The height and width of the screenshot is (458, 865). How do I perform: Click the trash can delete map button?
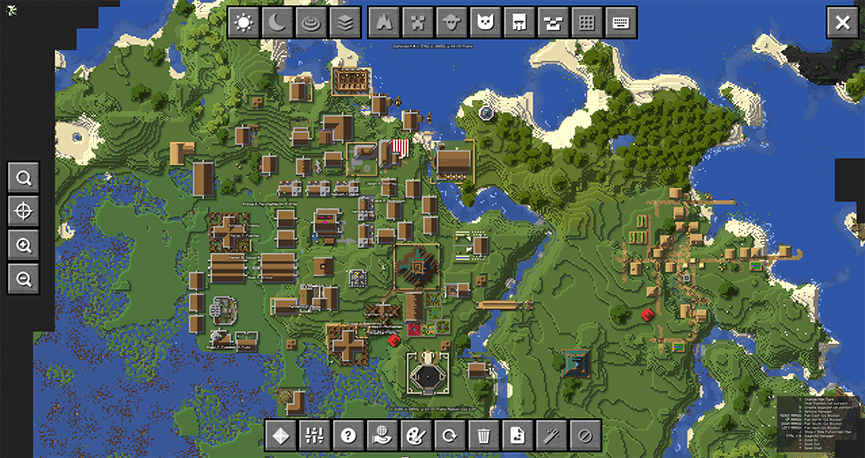484,435
